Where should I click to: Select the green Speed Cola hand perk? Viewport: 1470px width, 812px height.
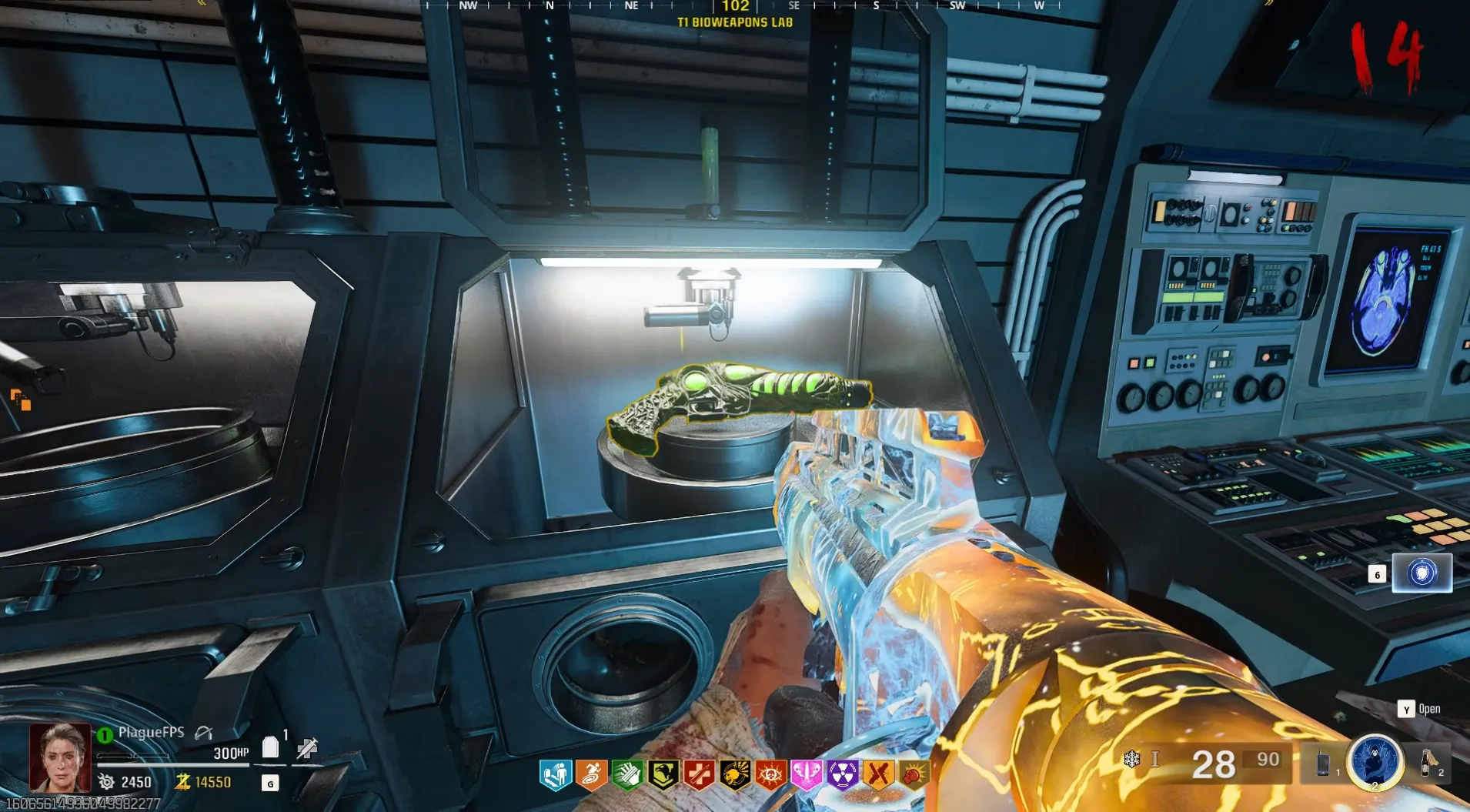tap(626, 774)
